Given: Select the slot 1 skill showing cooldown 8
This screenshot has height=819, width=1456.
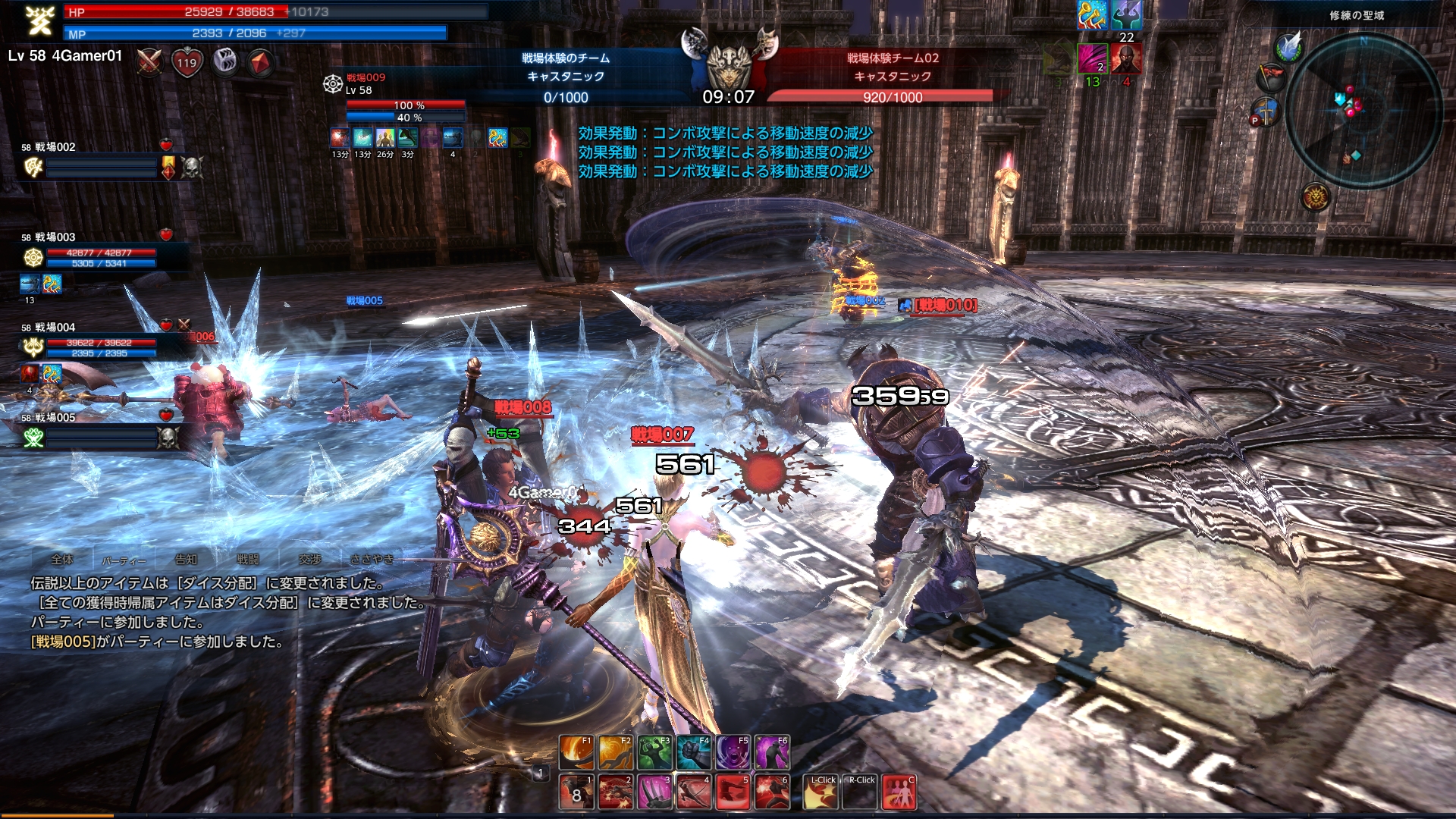Looking at the screenshot, I should pyautogui.click(x=576, y=792).
